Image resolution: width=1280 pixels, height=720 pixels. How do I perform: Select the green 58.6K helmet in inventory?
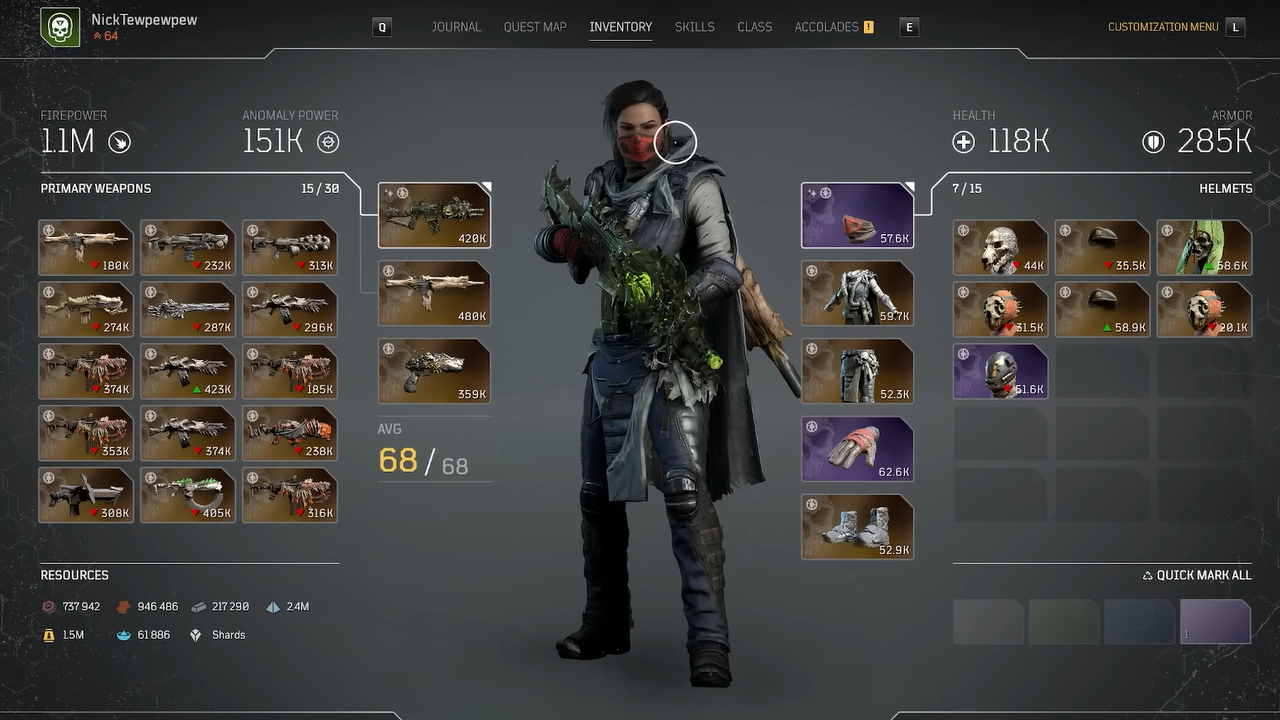(1204, 247)
